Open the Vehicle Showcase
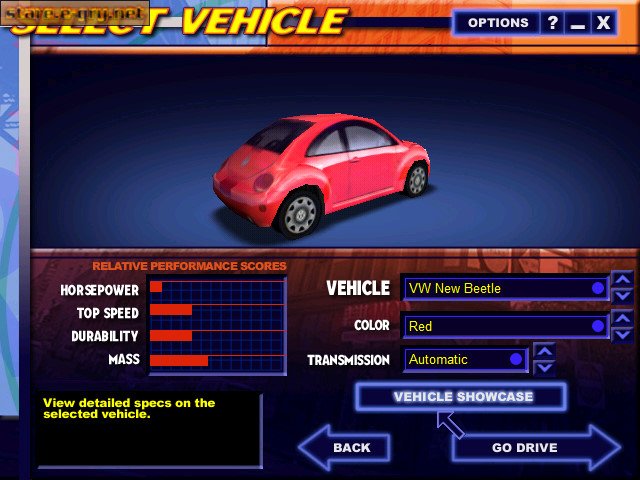 pyautogui.click(x=462, y=397)
